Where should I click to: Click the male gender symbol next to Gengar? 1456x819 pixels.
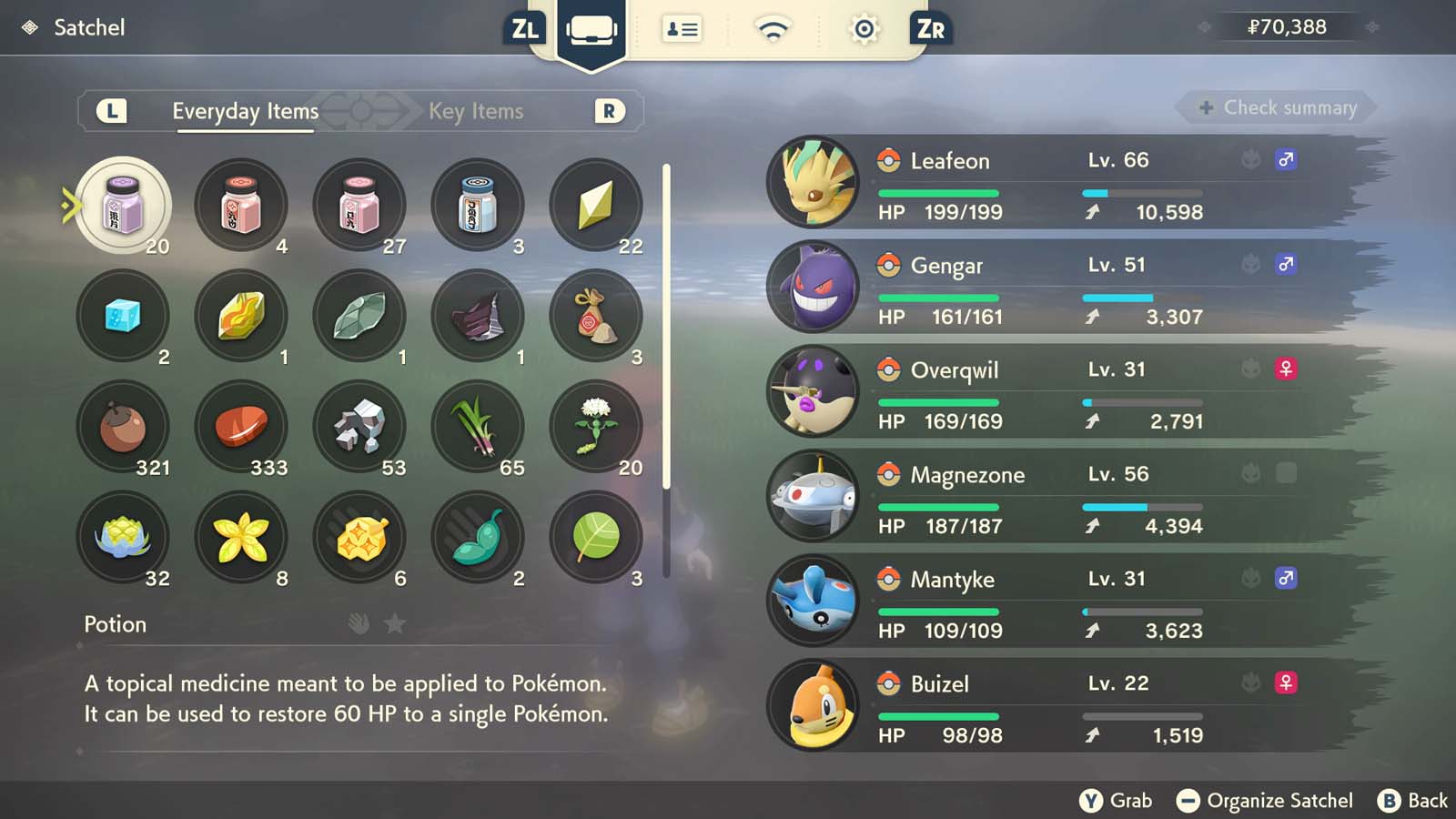coord(1285,264)
